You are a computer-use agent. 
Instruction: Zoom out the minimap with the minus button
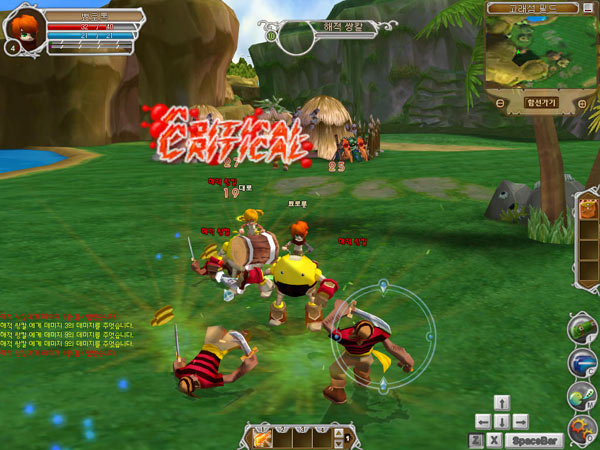point(500,102)
